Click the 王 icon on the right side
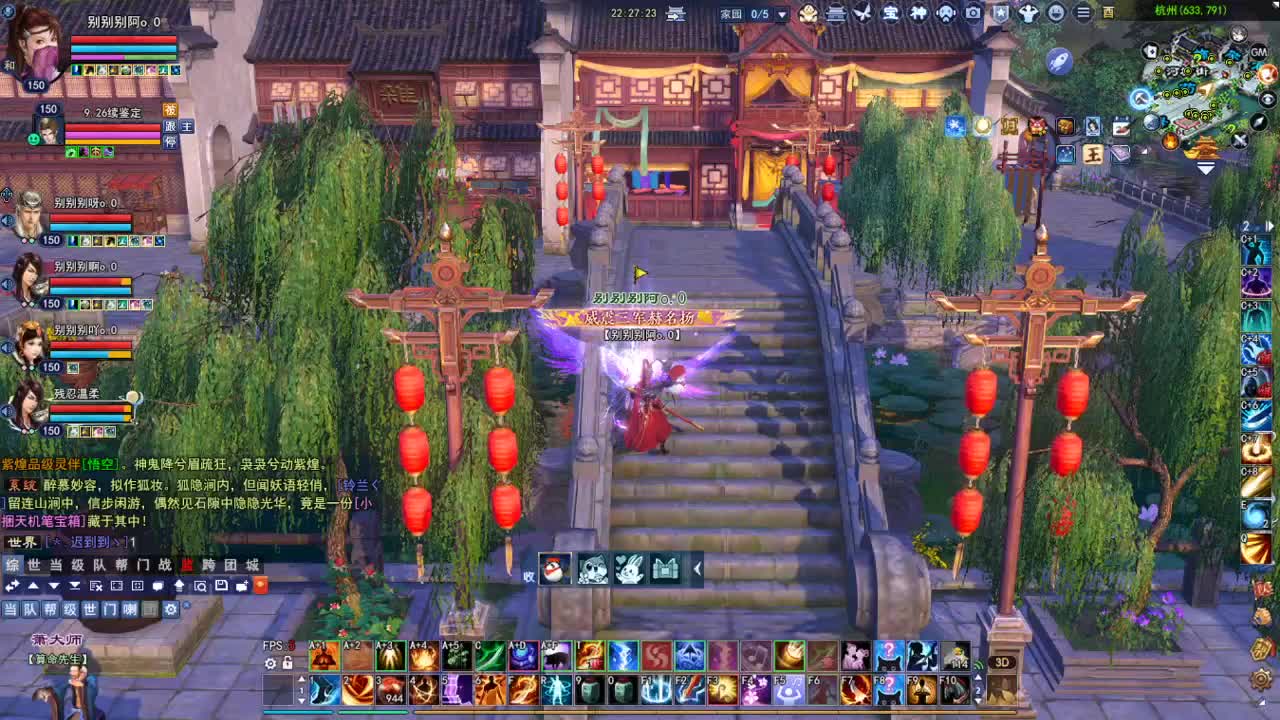Screen dimensions: 1280x720 pyautogui.click(x=1093, y=154)
